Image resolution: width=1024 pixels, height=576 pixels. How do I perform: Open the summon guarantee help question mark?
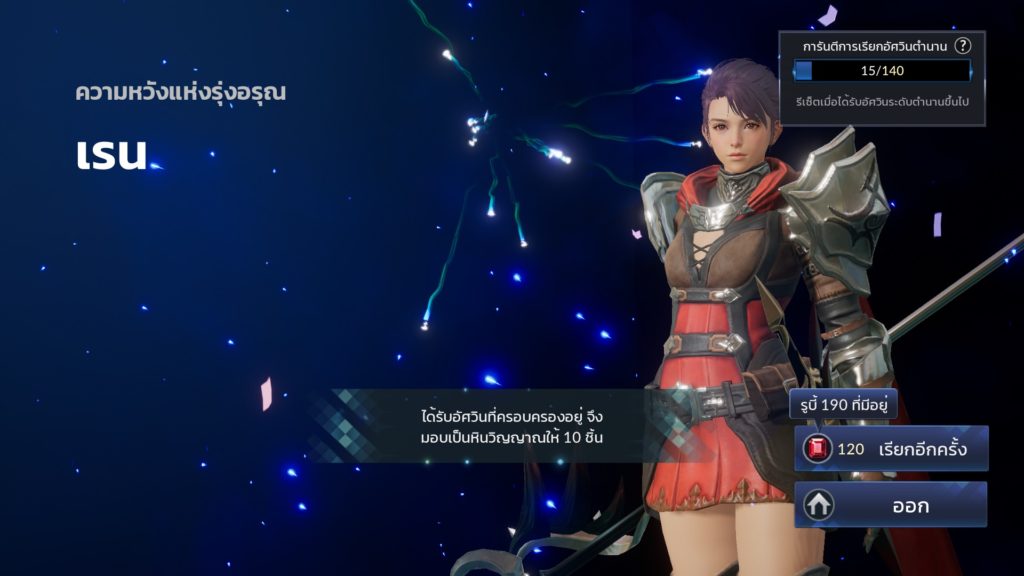962,46
